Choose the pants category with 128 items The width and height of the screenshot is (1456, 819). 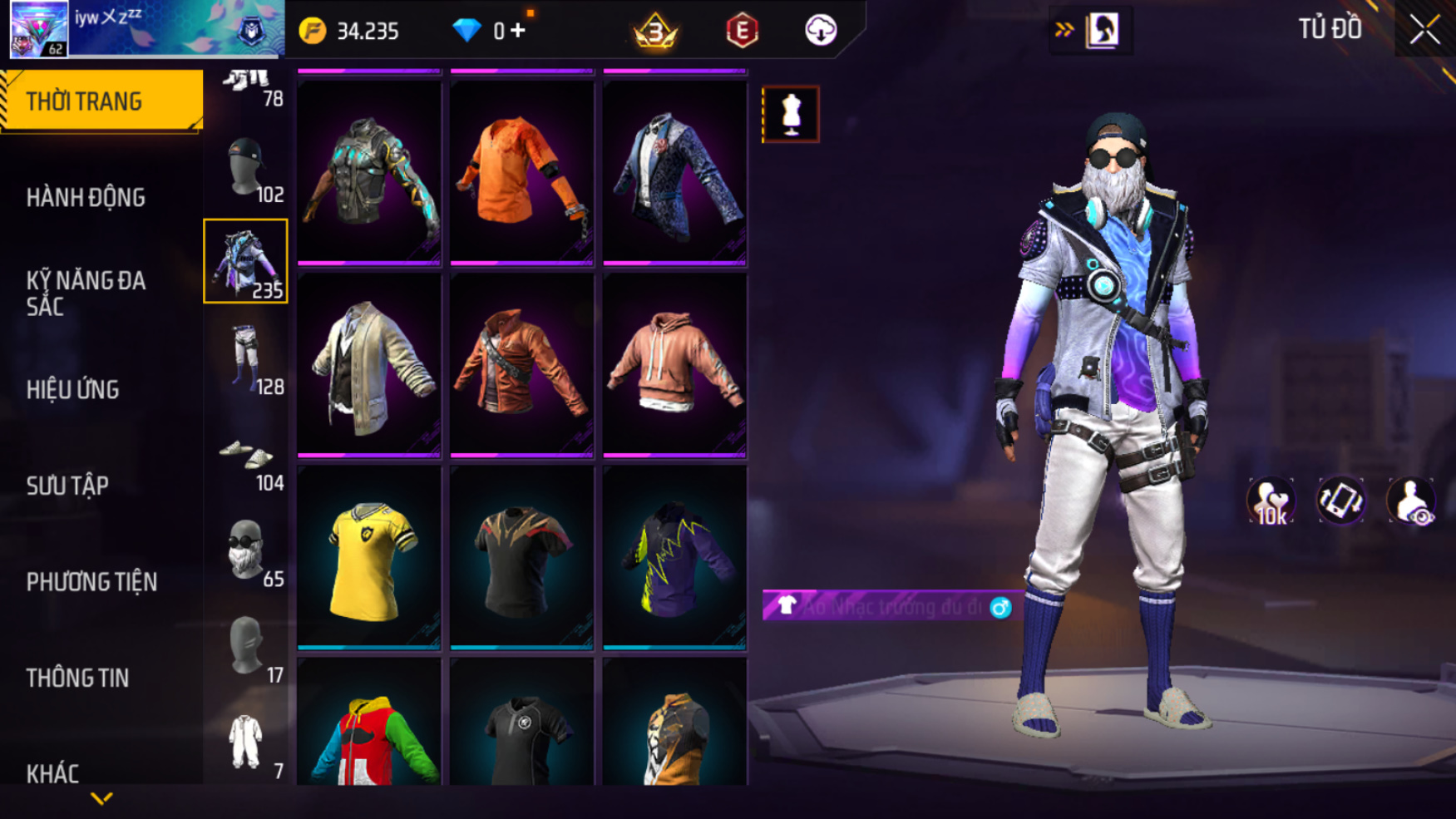[x=246, y=359]
